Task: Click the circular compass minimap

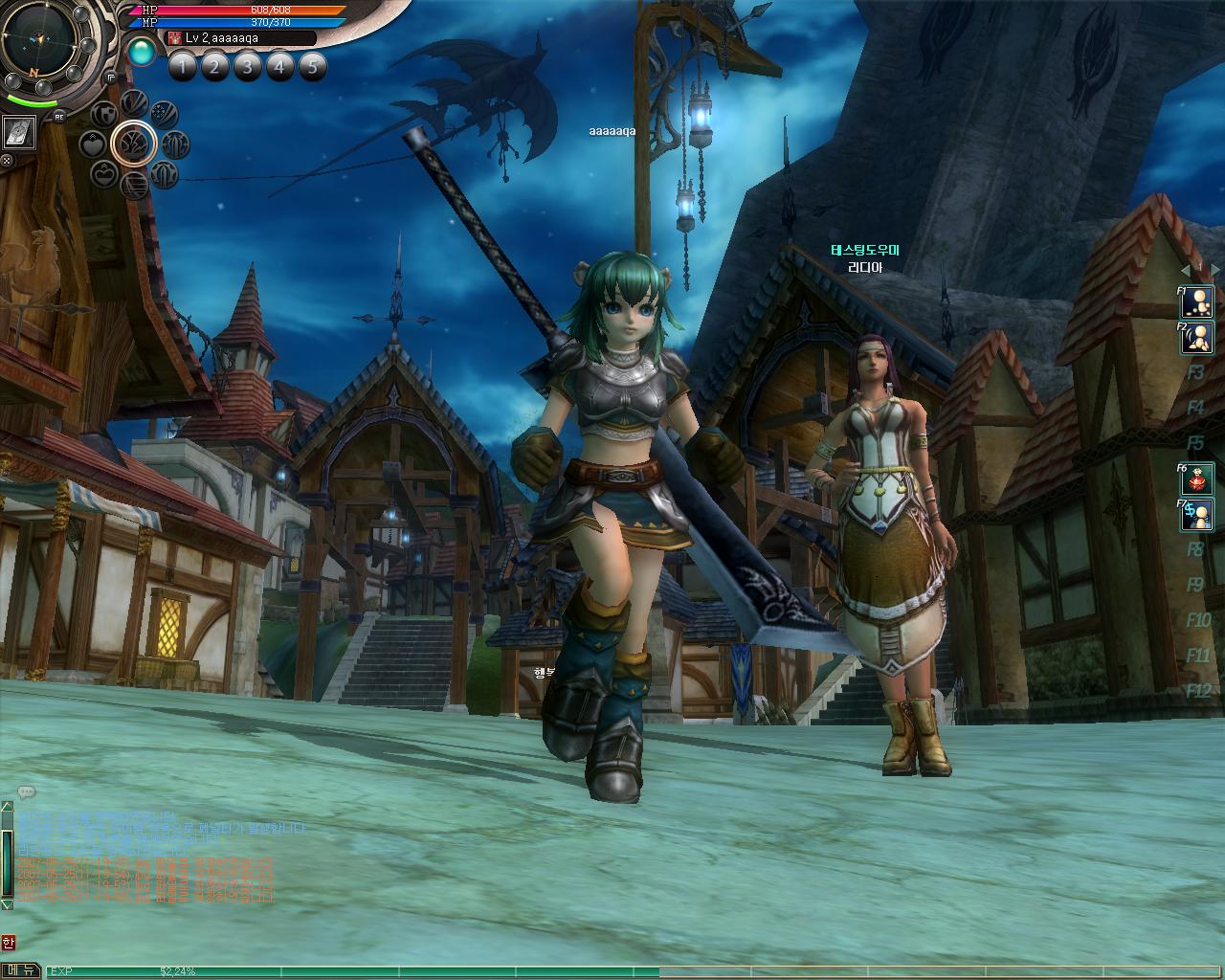Action: [41, 38]
